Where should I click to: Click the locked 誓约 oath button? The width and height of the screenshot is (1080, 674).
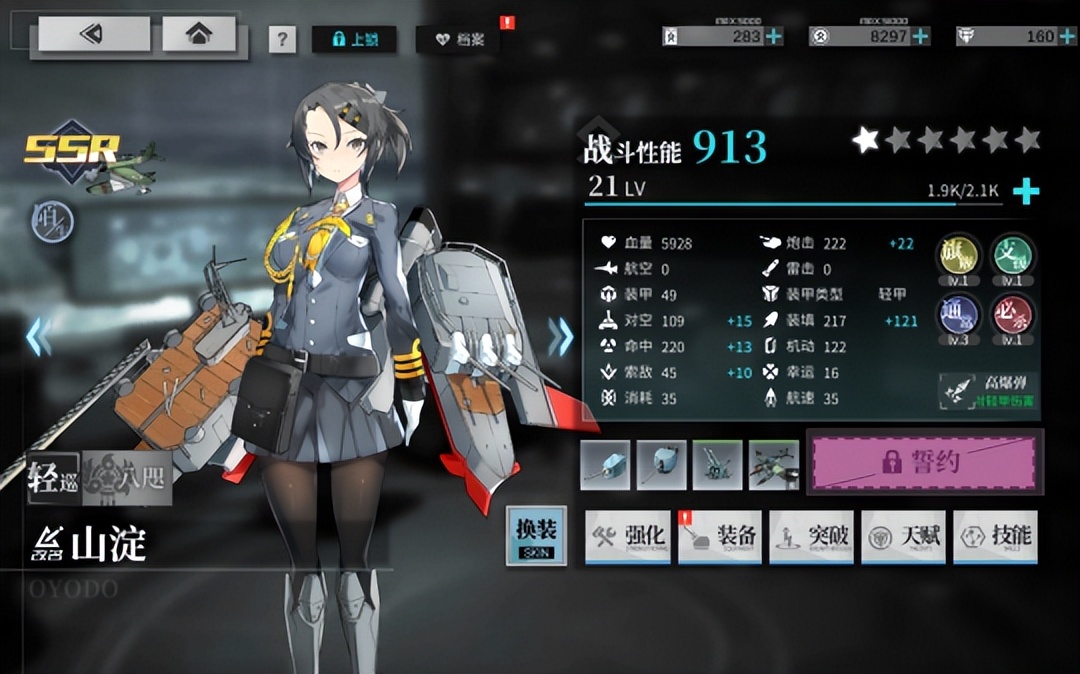924,462
